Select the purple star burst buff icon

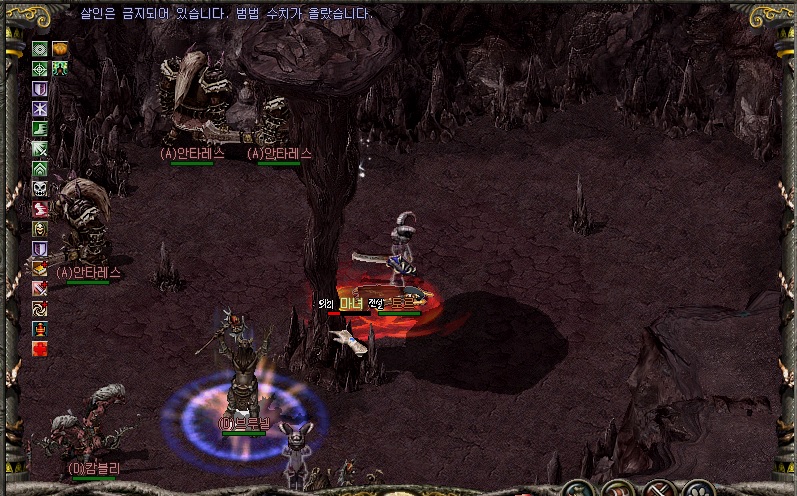point(40,108)
